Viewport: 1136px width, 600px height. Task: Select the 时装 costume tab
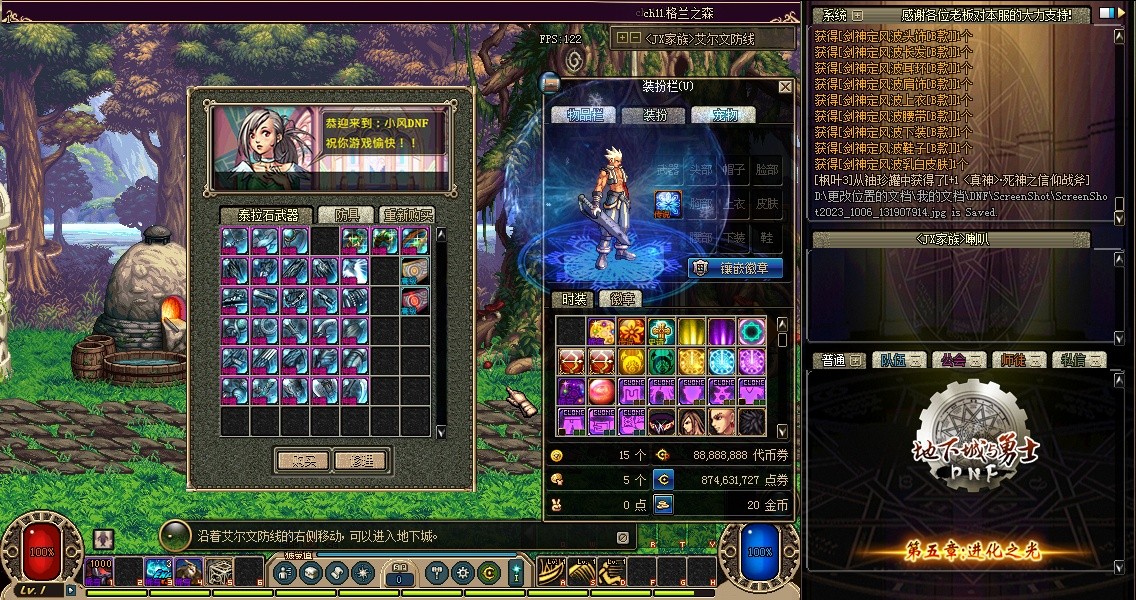click(574, 299)
